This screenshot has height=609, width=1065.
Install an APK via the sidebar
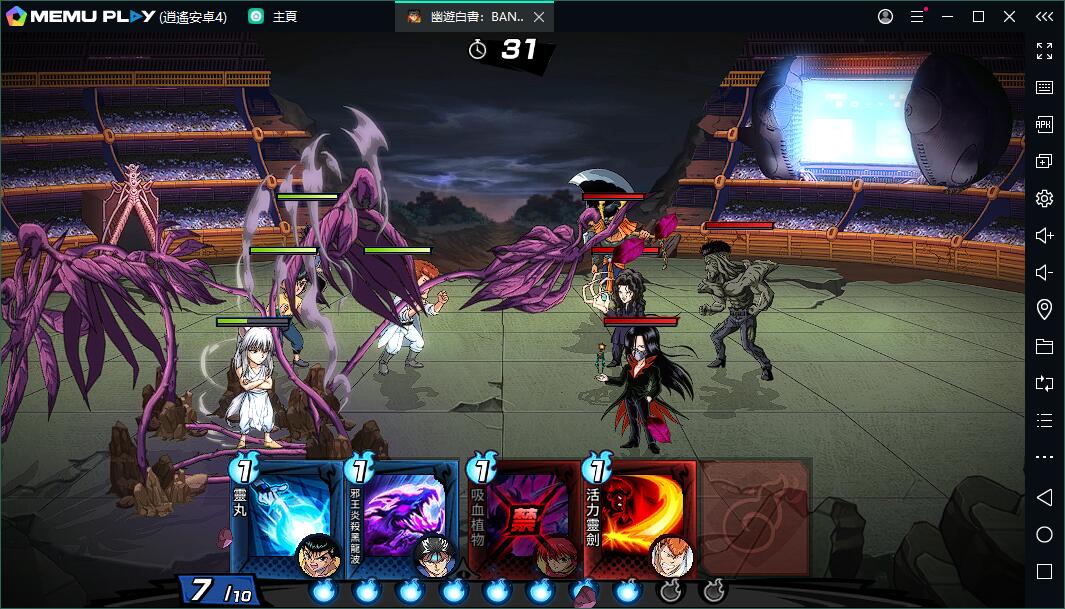1044,124
